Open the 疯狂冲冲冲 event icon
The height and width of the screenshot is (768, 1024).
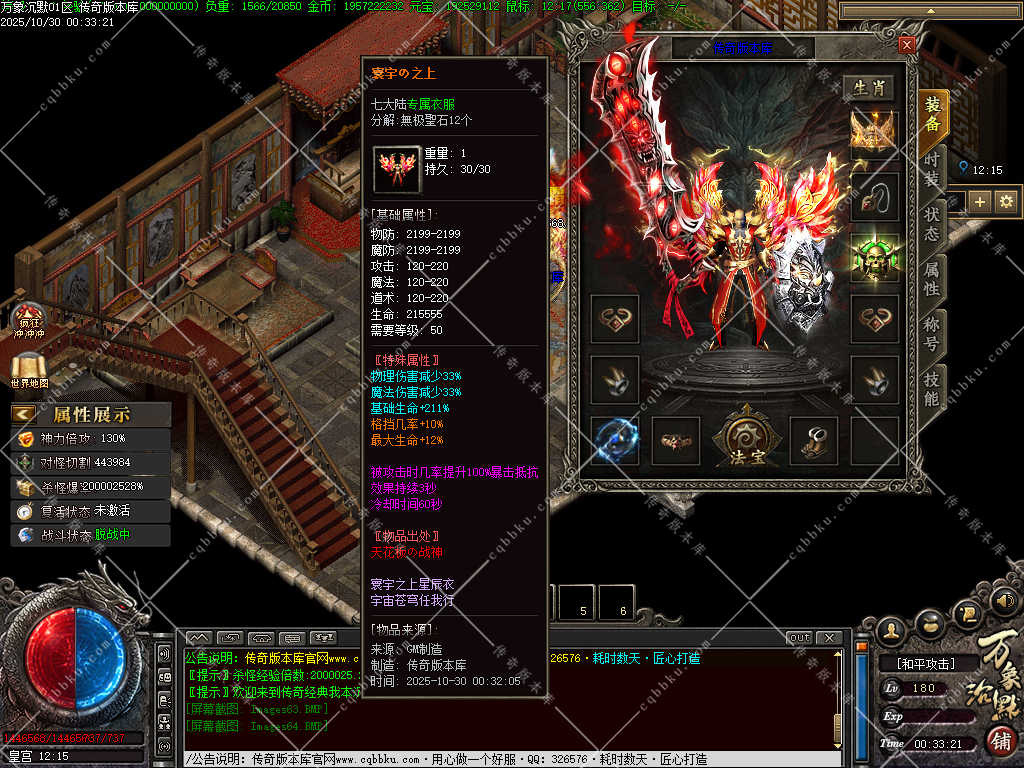tap(29, 321)
